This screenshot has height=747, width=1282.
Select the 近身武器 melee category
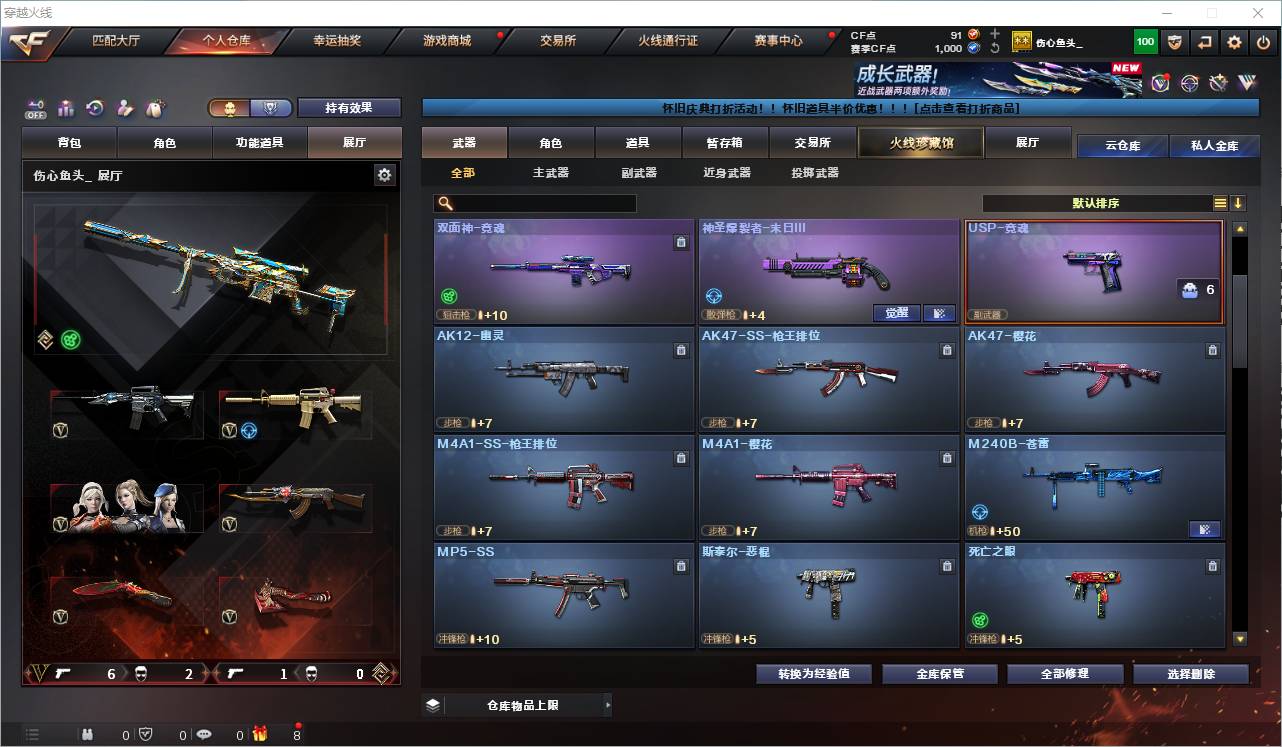click(726, 173)
